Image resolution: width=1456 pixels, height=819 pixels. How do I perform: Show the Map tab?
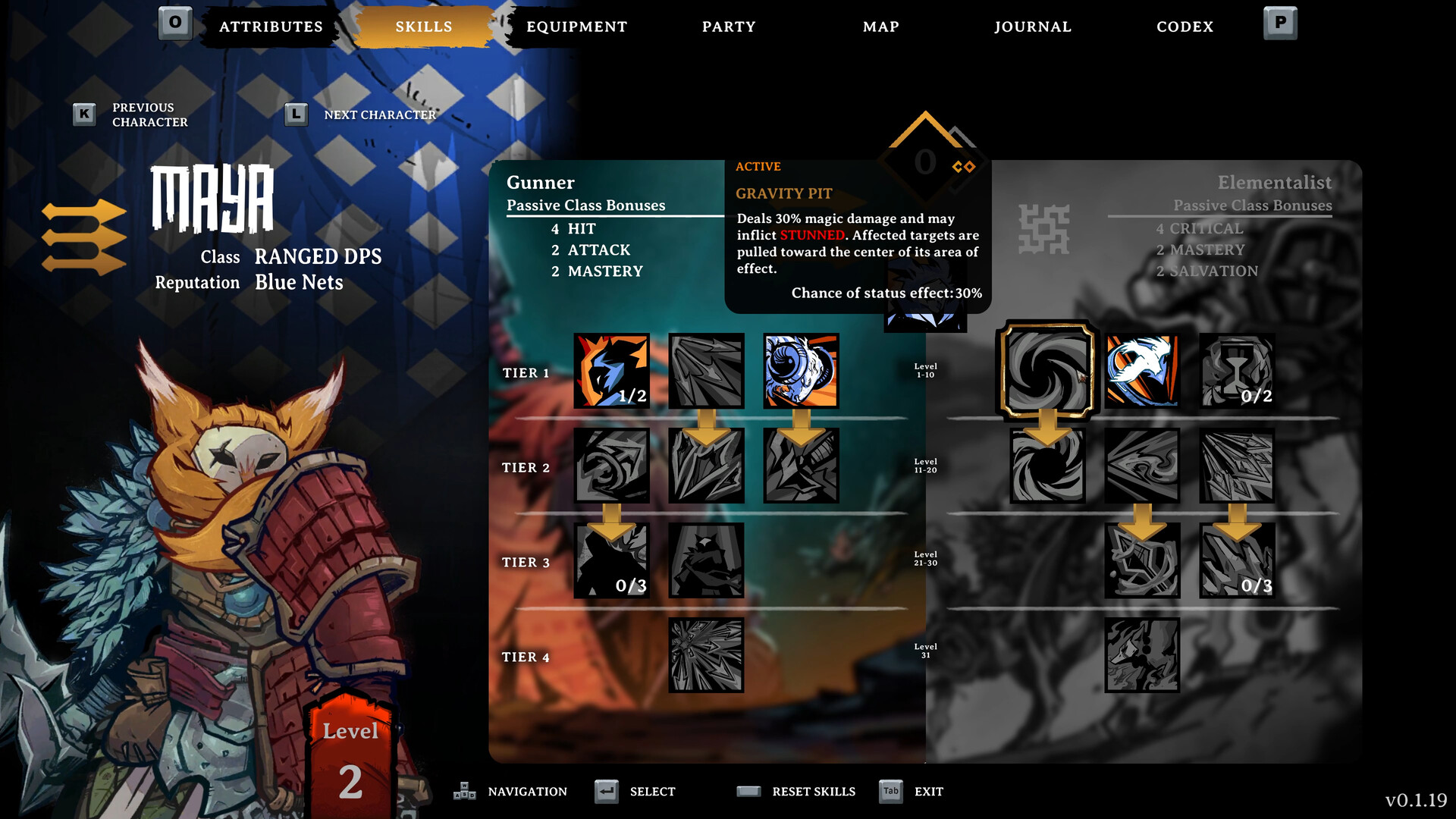point(880,27)
